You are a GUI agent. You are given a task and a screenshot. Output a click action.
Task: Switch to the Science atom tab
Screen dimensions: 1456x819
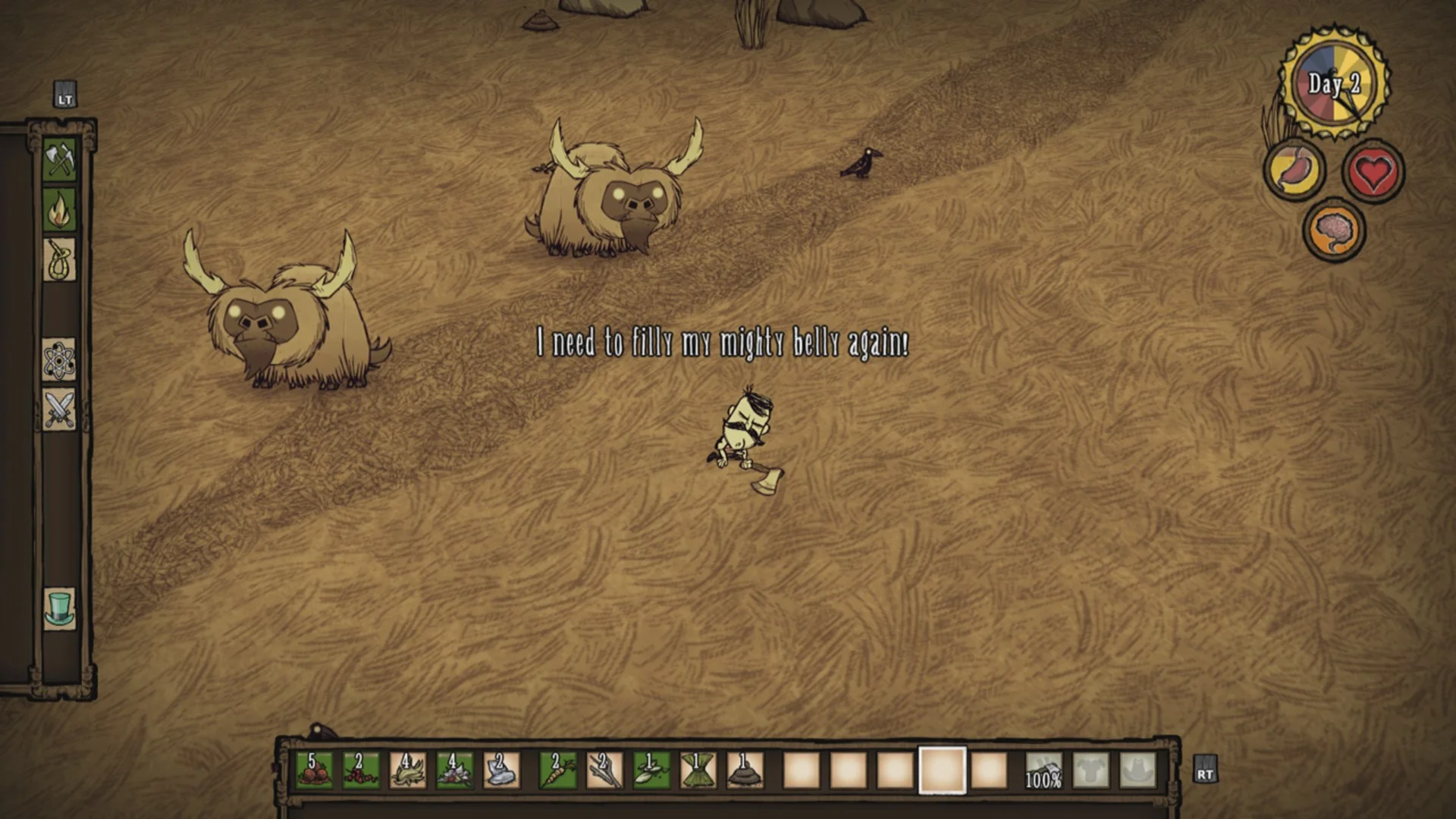[60, 359]
